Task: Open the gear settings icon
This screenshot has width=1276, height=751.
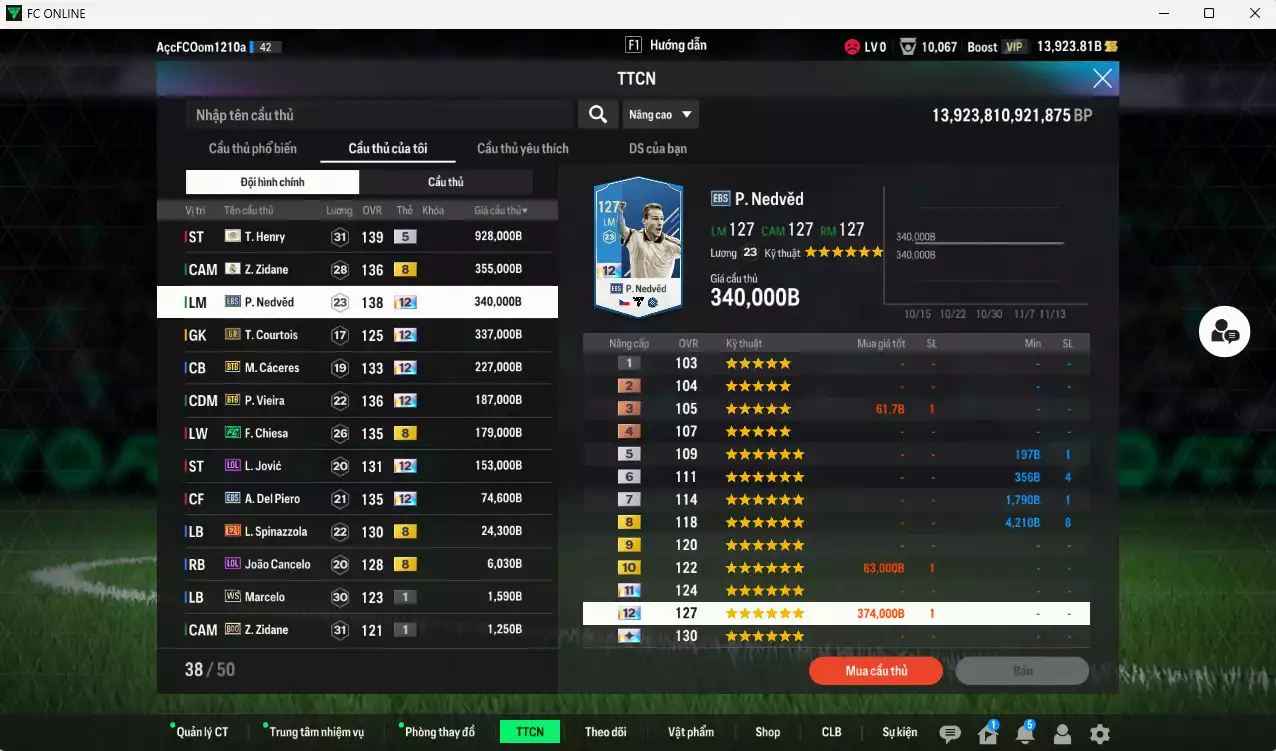Action: pos(1100,734)
